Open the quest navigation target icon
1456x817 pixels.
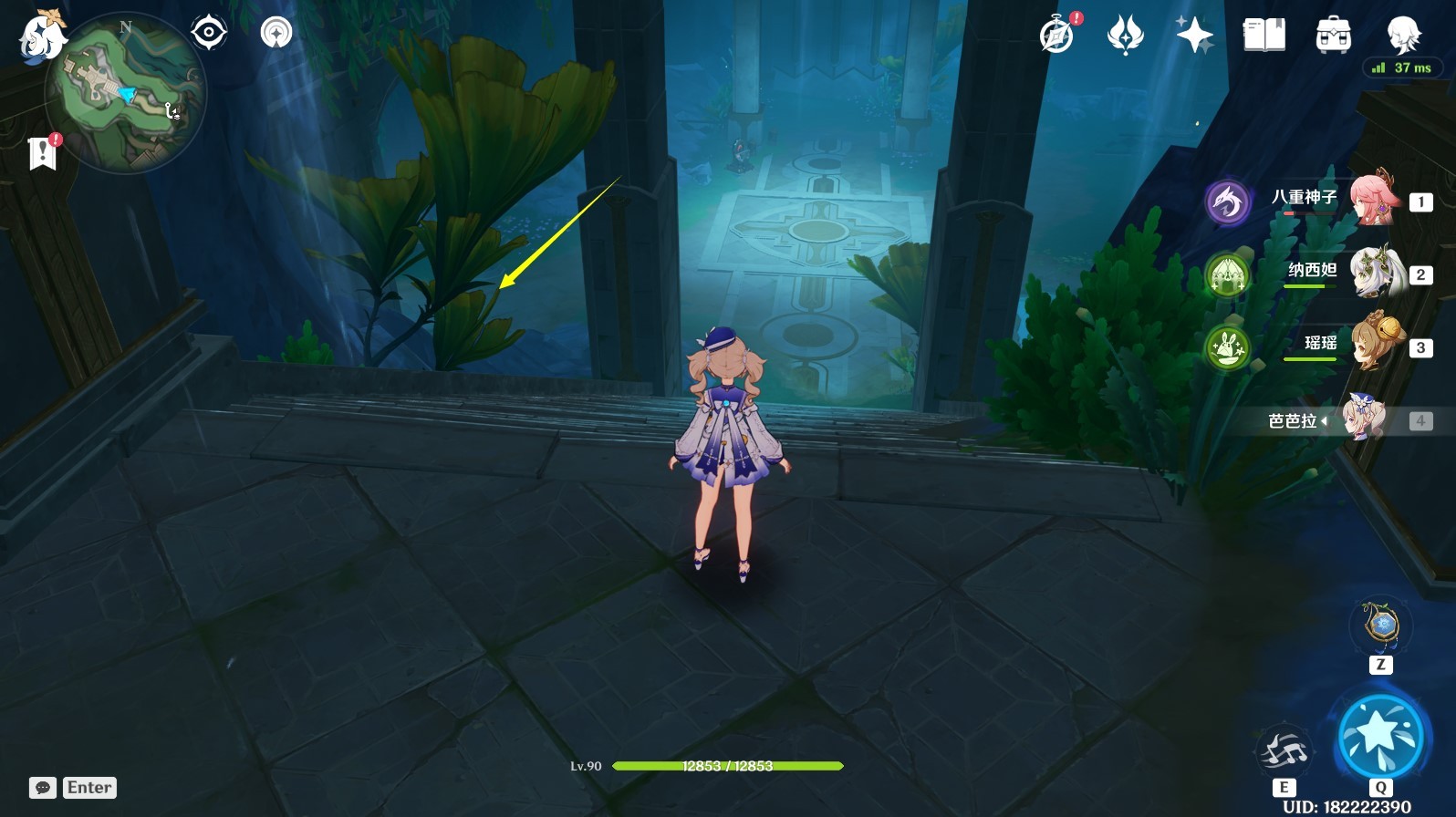coord(209,33)
